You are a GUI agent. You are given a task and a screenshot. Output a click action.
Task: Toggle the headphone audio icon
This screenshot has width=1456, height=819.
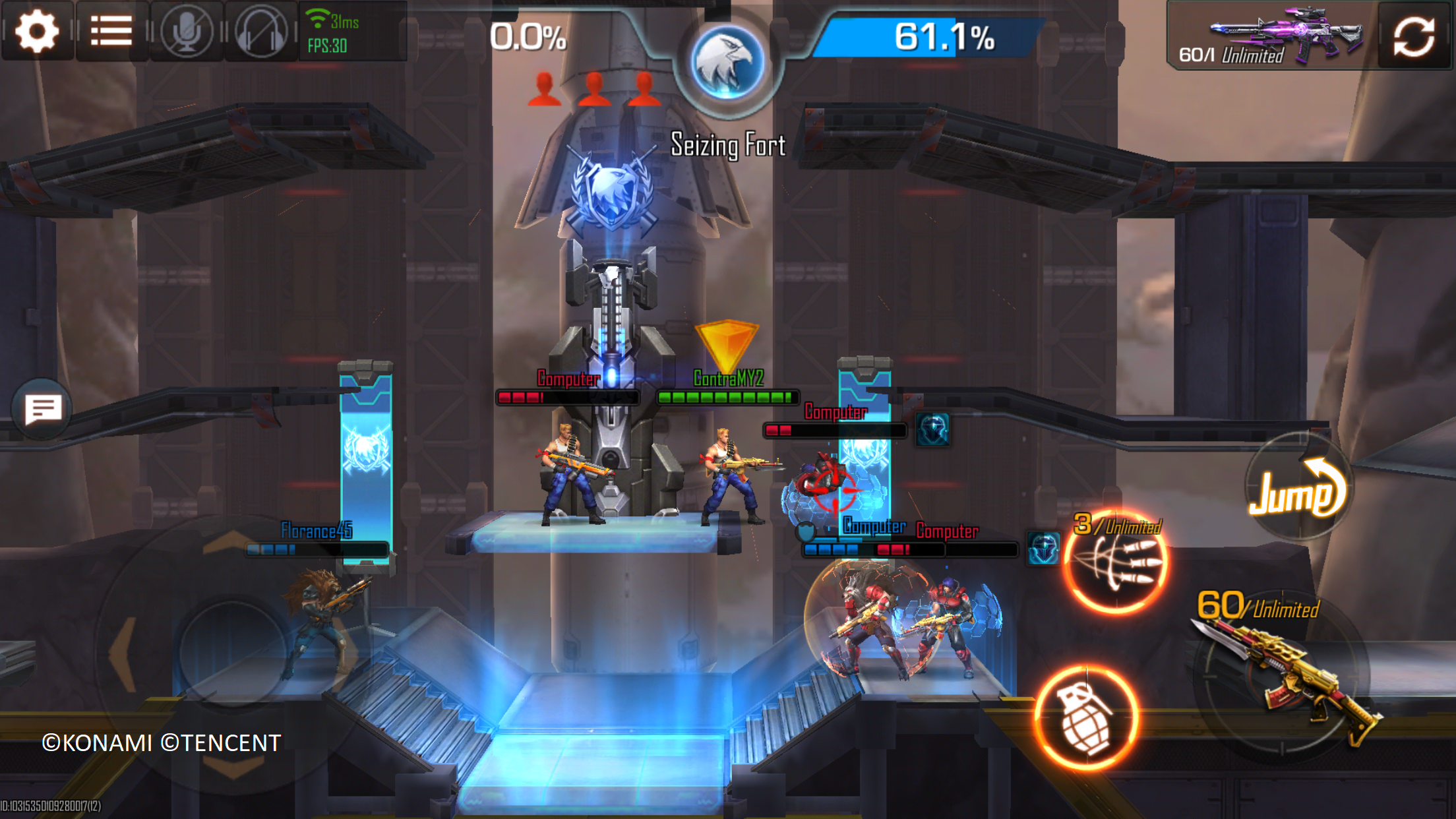click(x=261, y=31)
